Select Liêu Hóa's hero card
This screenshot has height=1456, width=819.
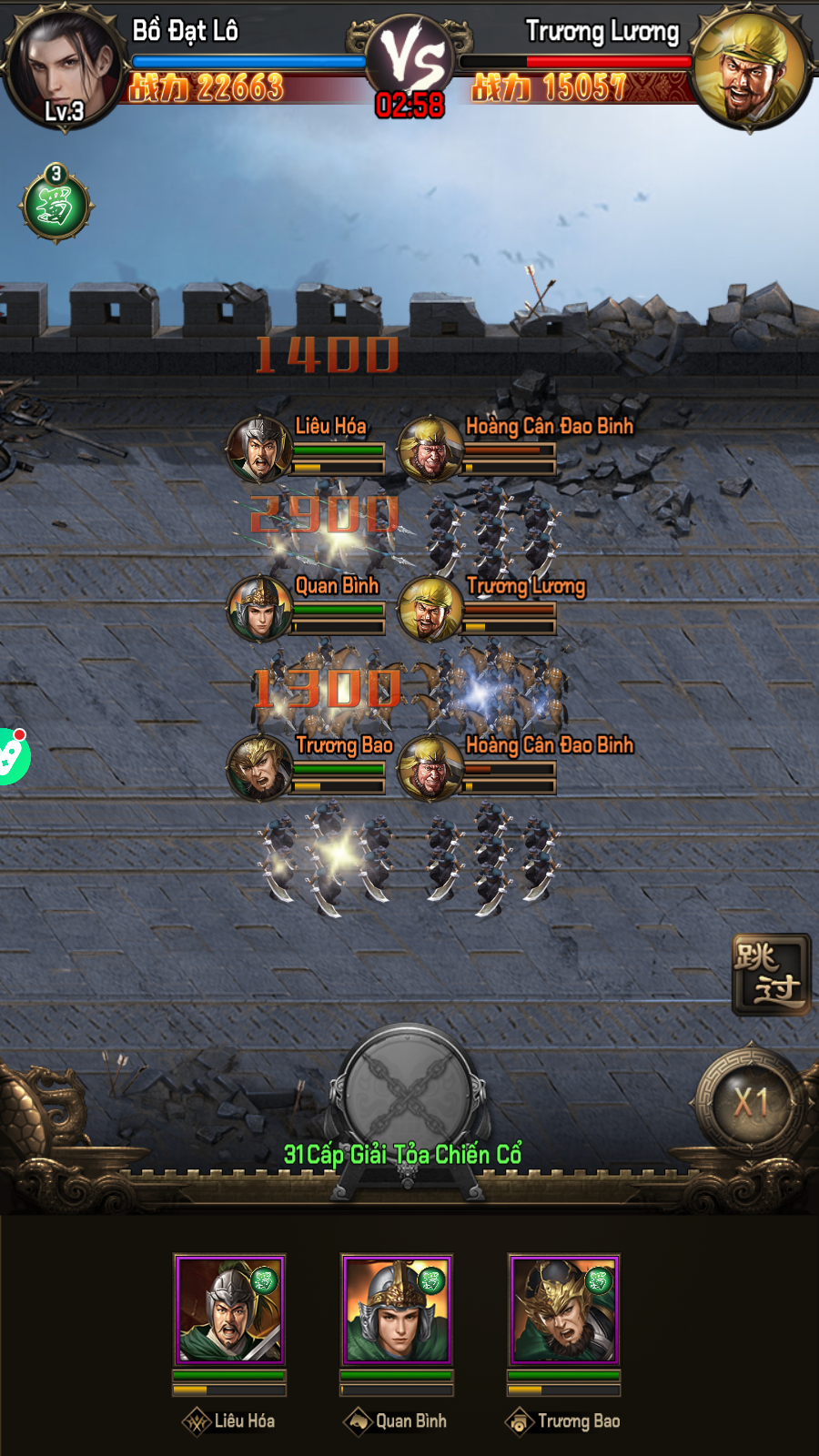tap(230, 1309)
